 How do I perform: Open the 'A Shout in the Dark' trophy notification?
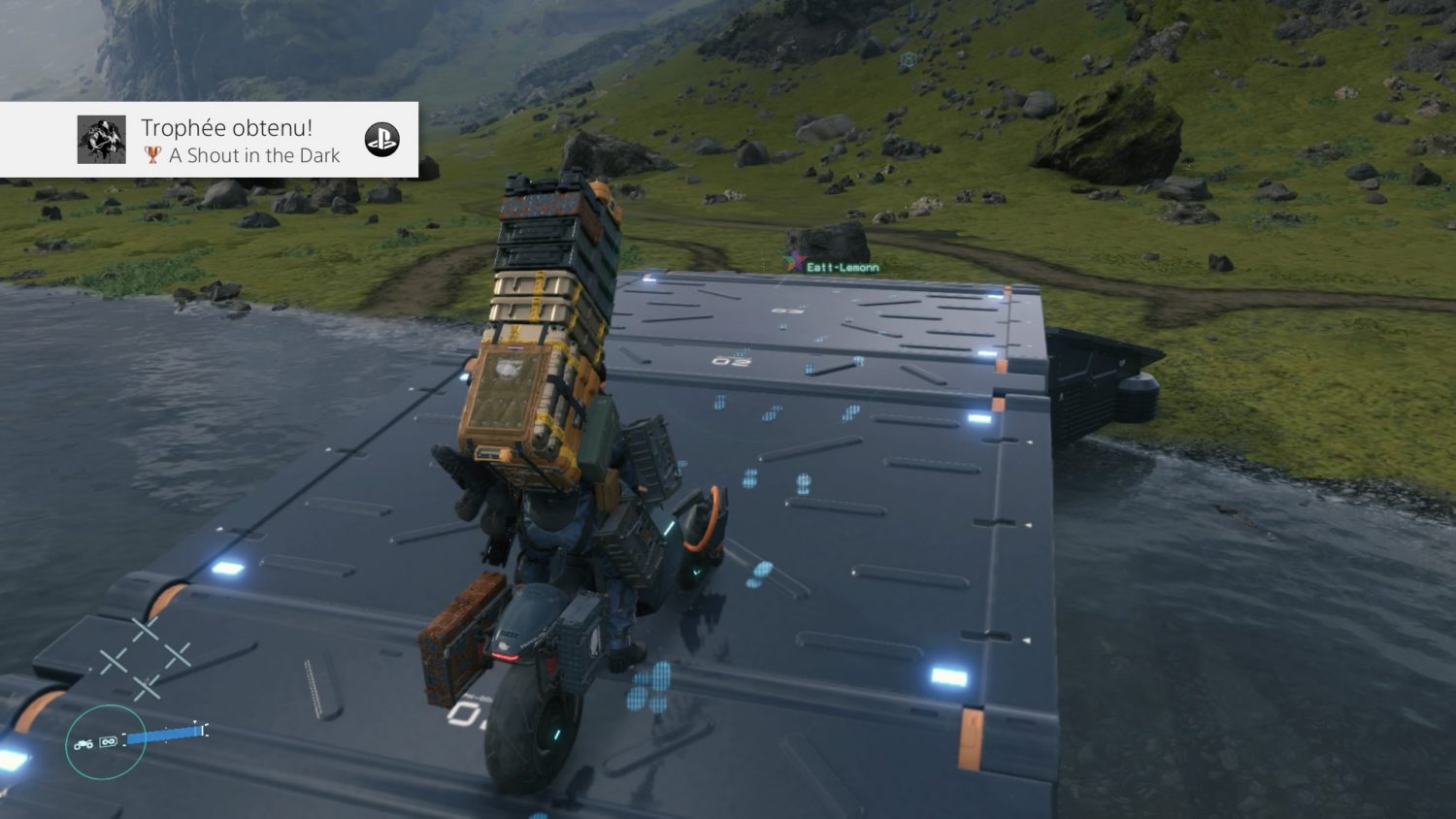(x=241, y=142)
